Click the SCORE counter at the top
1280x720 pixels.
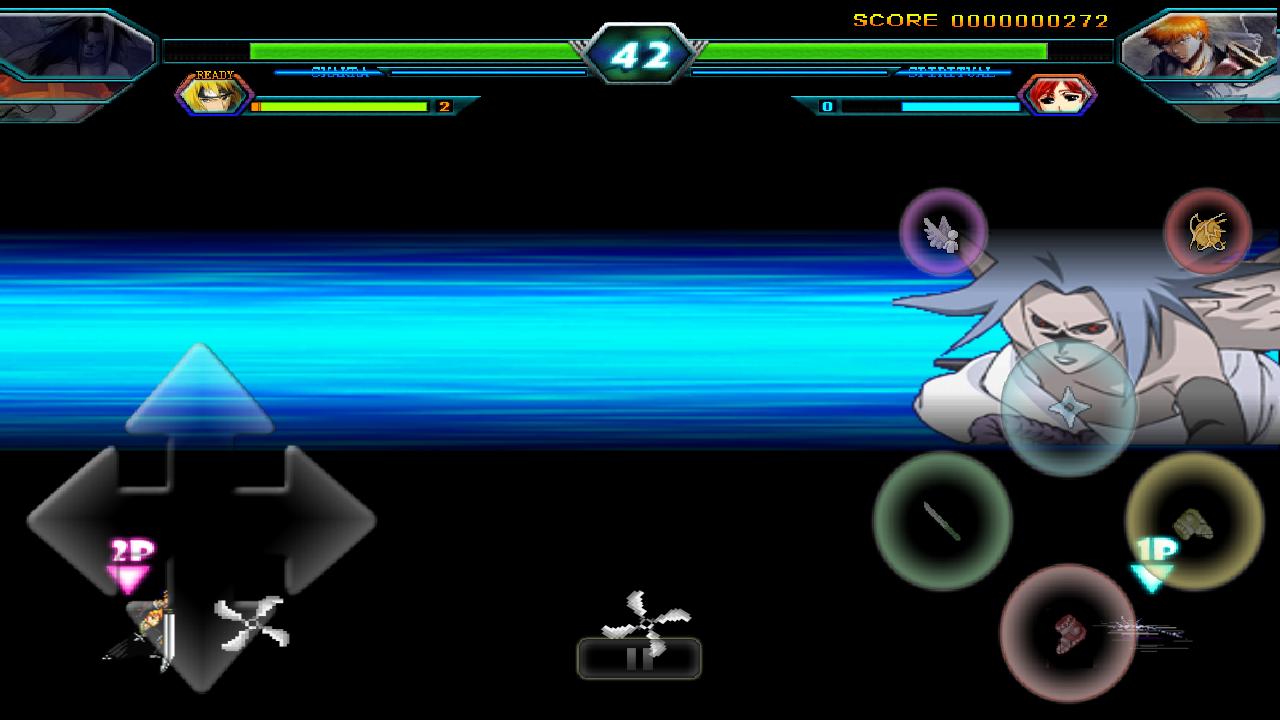985,18
